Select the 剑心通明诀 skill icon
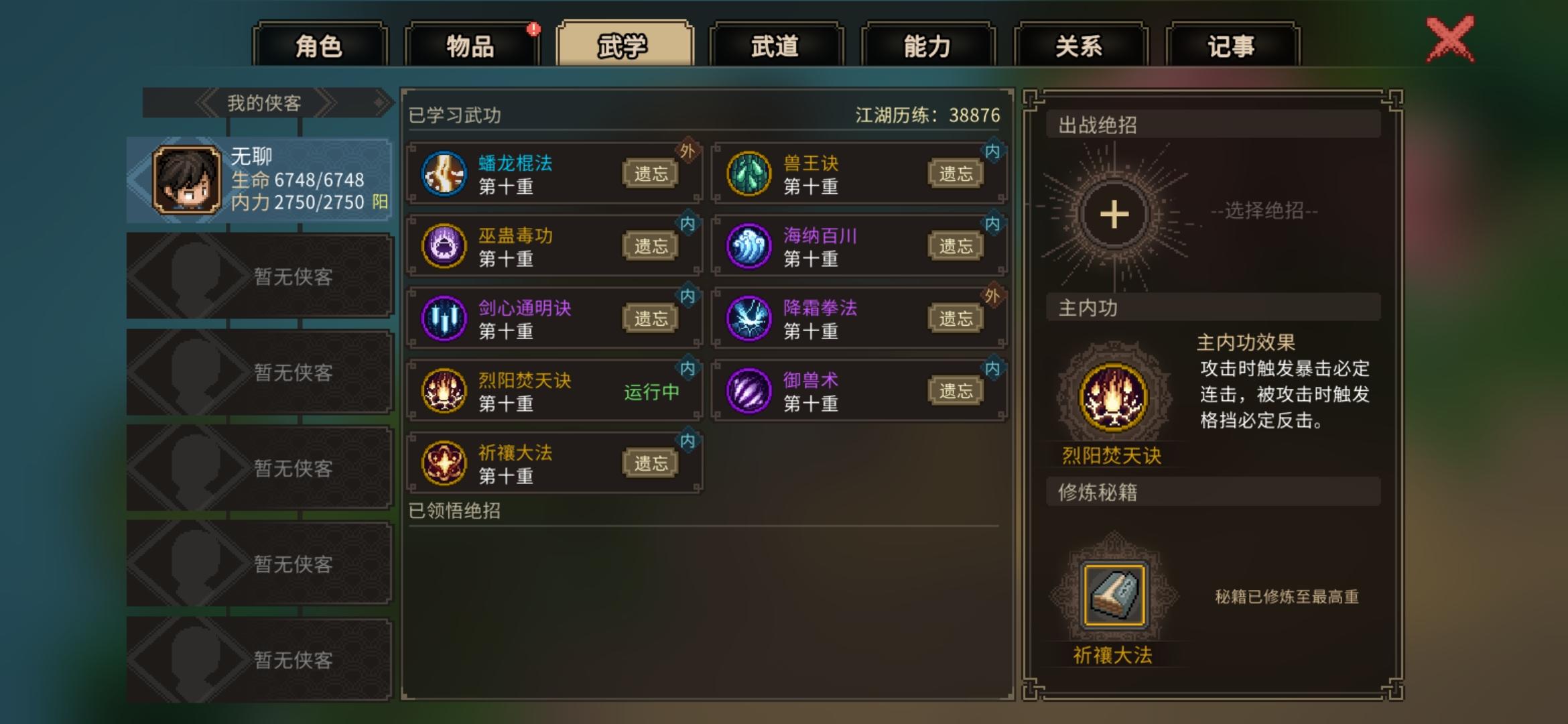 [x=444, y=316]
